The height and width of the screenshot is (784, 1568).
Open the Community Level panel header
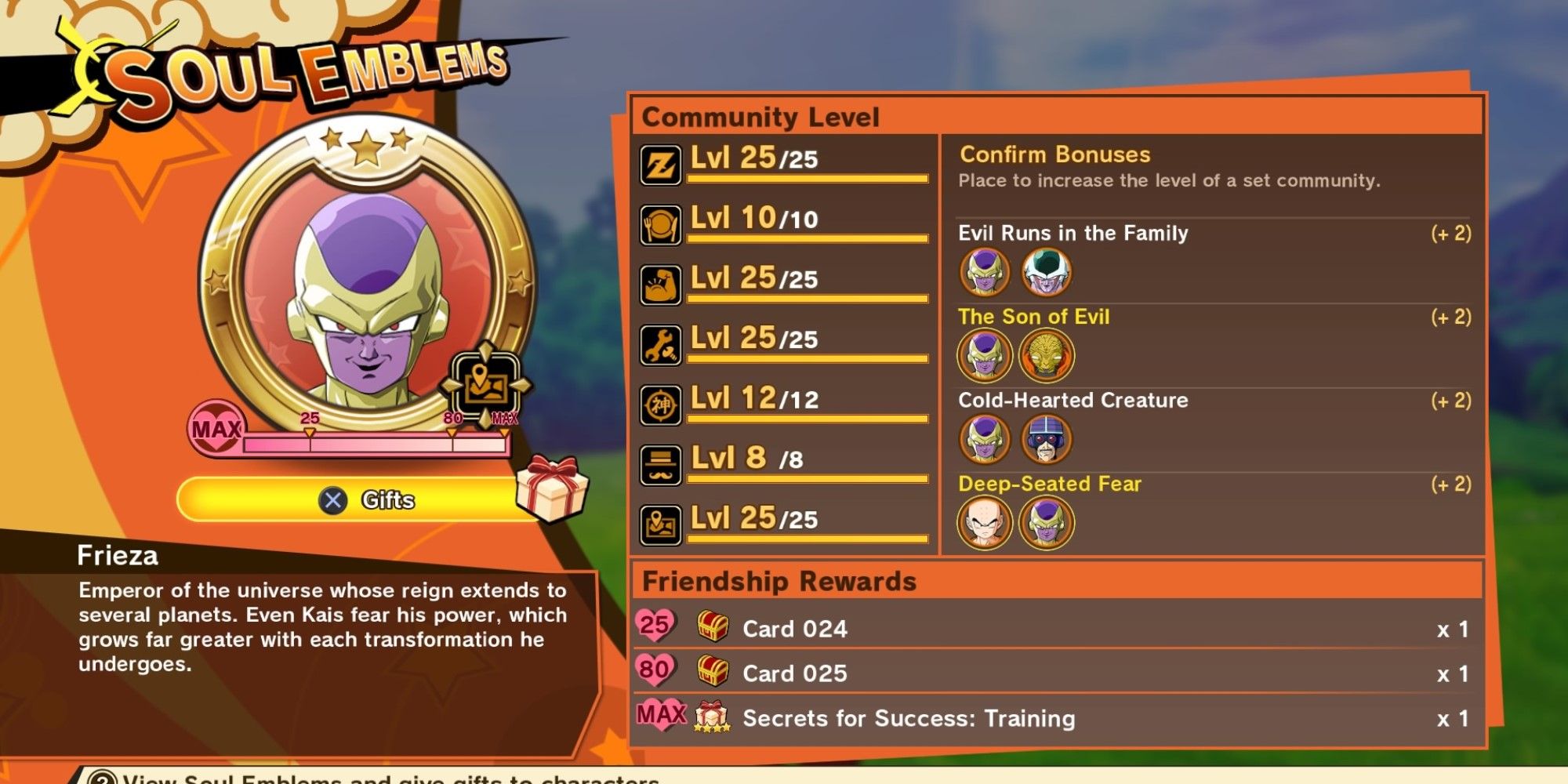[x=760, y=118]
